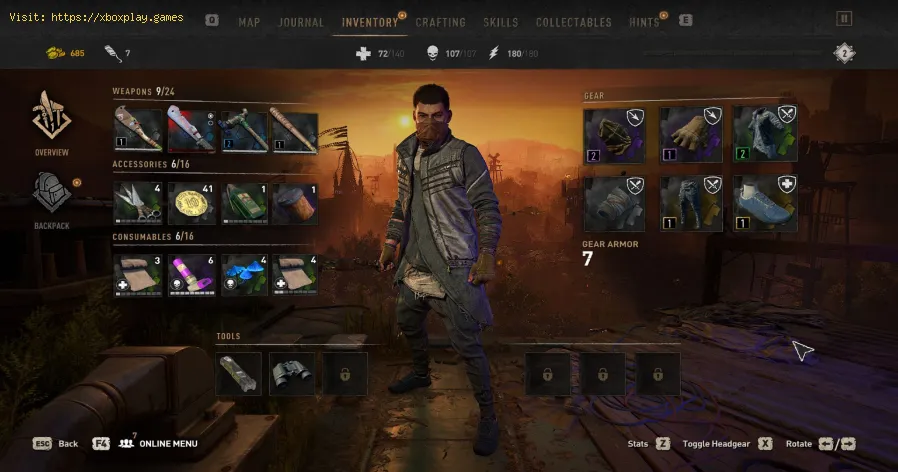898x472 pixels.
Task: Select the Backpack section
Action: 52,200
